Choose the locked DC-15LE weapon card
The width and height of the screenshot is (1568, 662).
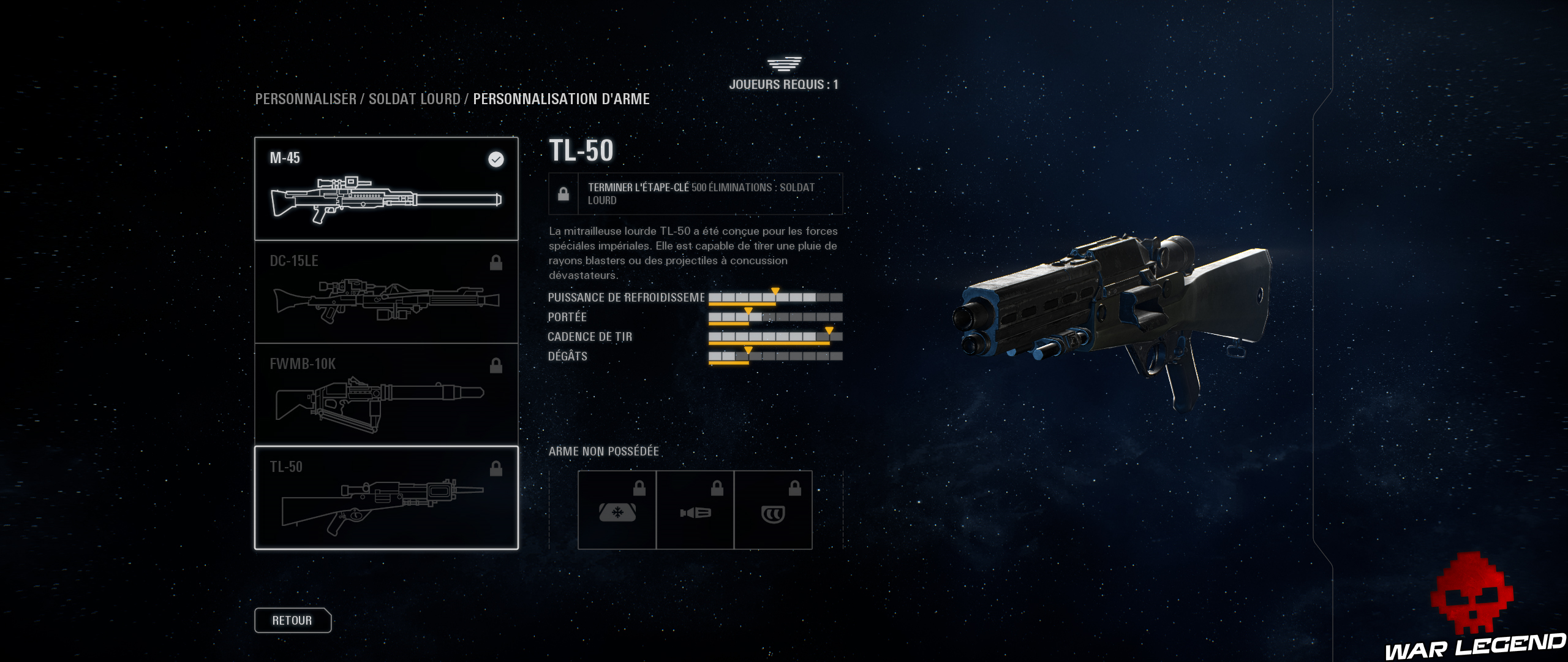coord(386,292)
